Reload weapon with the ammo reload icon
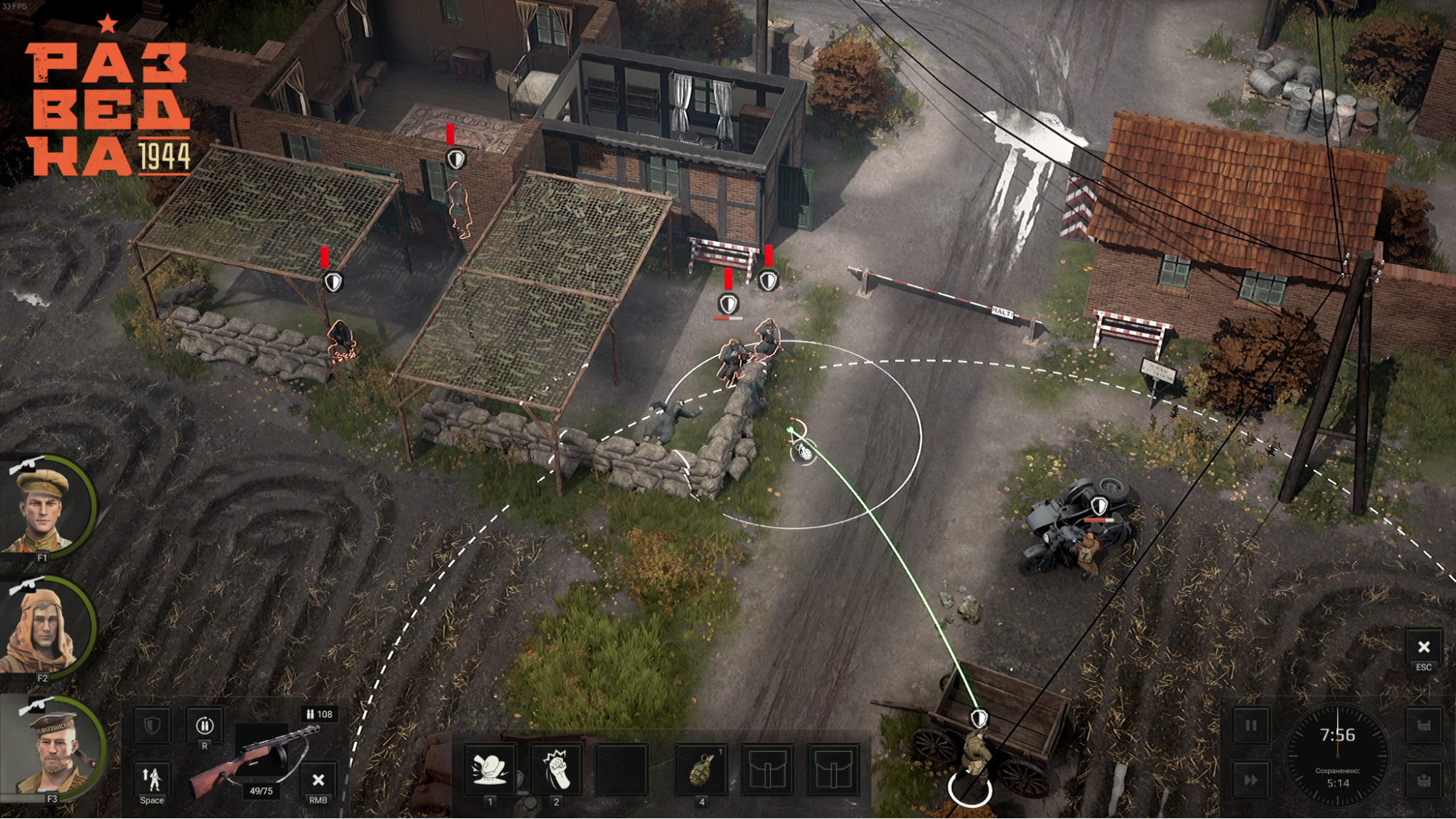The height and width of the screenshot is (819, 1456). [205, 726]
